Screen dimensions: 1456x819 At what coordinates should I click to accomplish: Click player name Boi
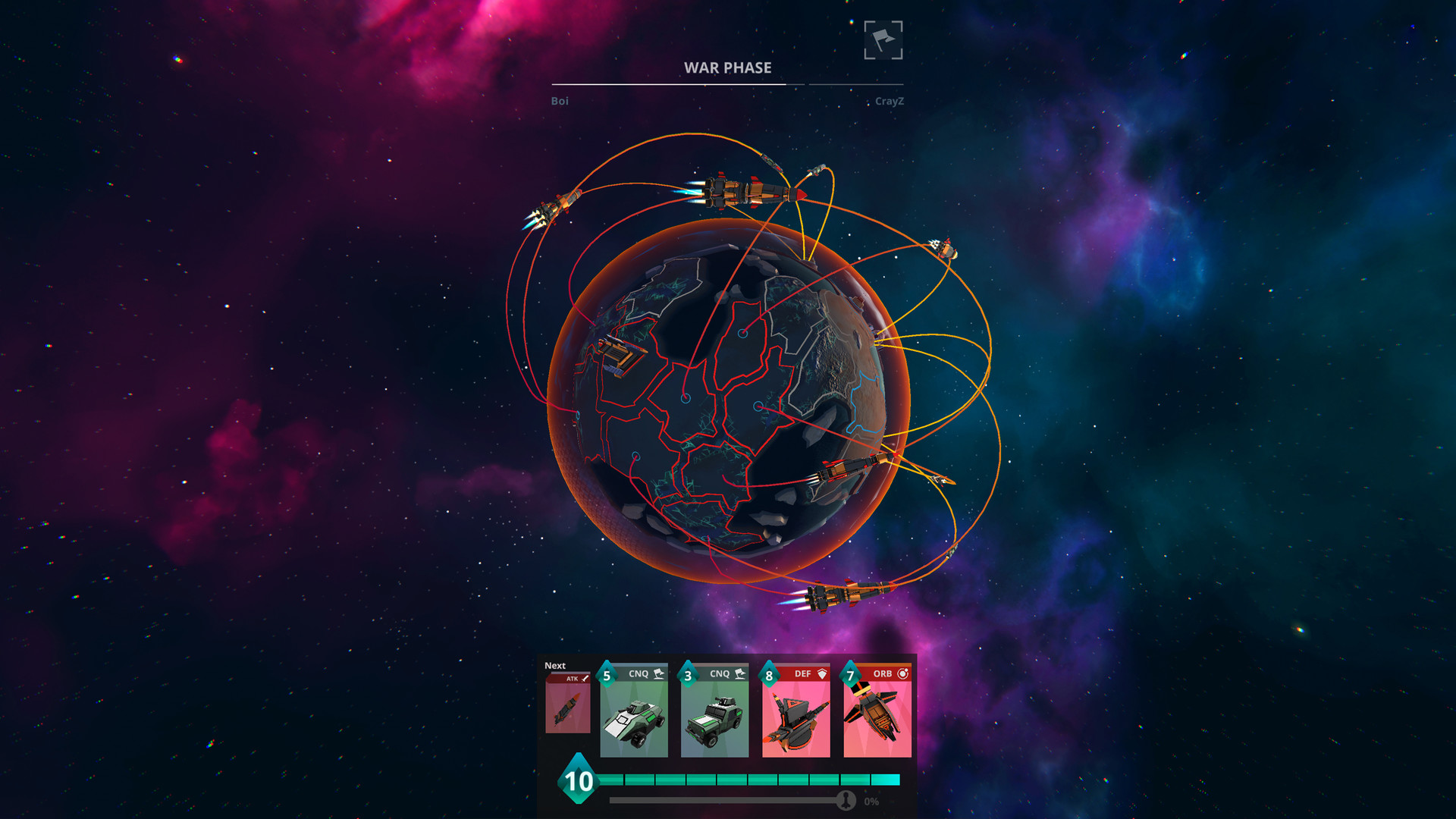tap(560, 101)
